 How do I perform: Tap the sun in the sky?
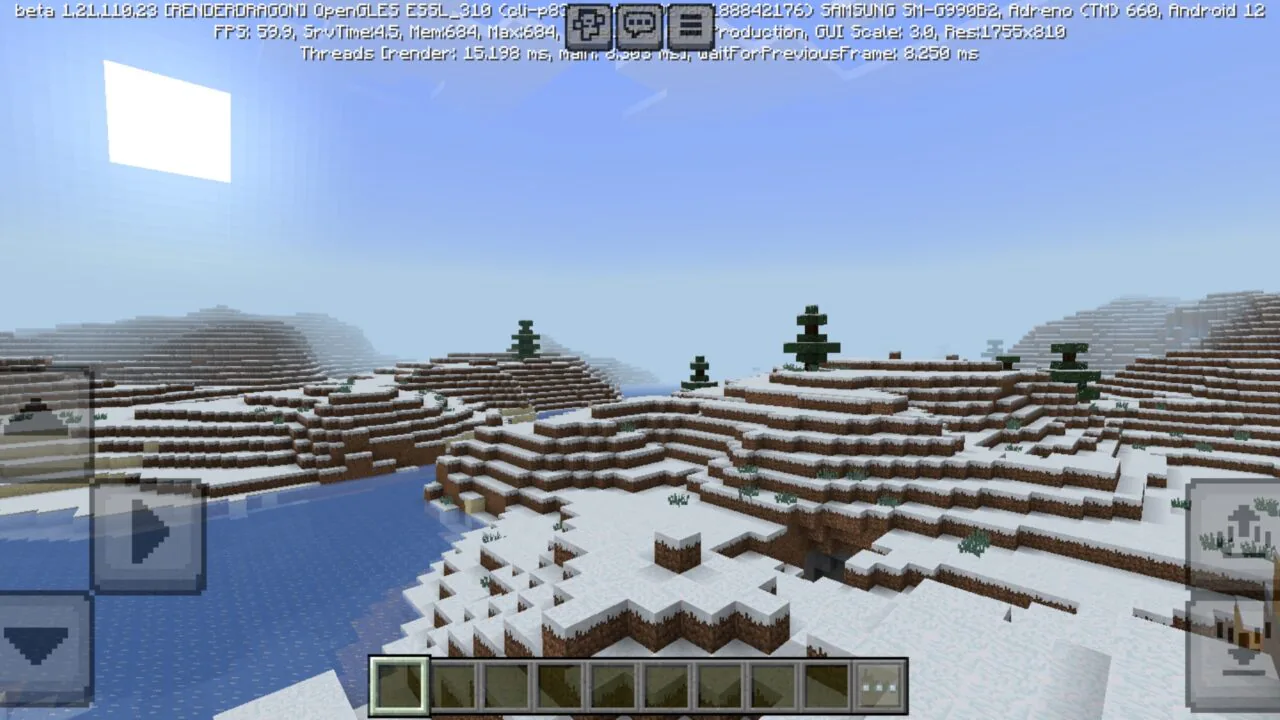(165, 120)
